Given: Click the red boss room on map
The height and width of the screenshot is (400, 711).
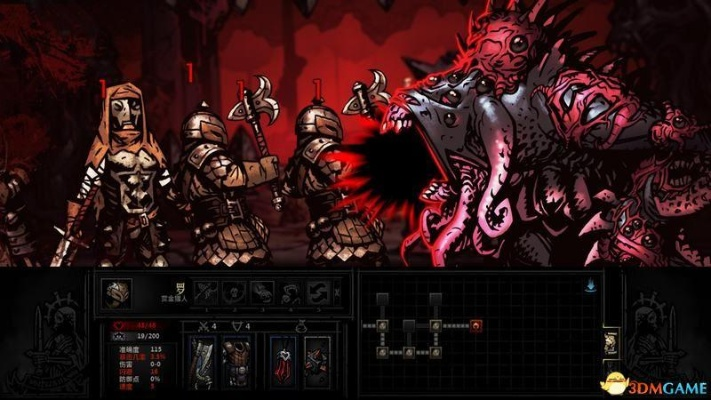Looking at the screenshot, I should point(476,324).
